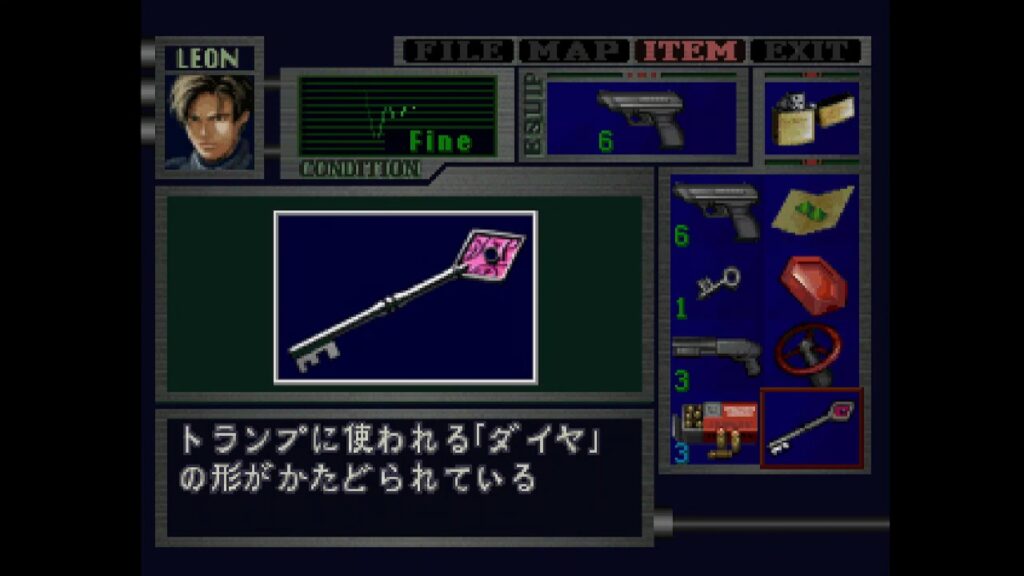Image resolution: width=1024 pixels, height=576 pixels.
Task: Select the ITEM tab
Action: coord(692,50)
